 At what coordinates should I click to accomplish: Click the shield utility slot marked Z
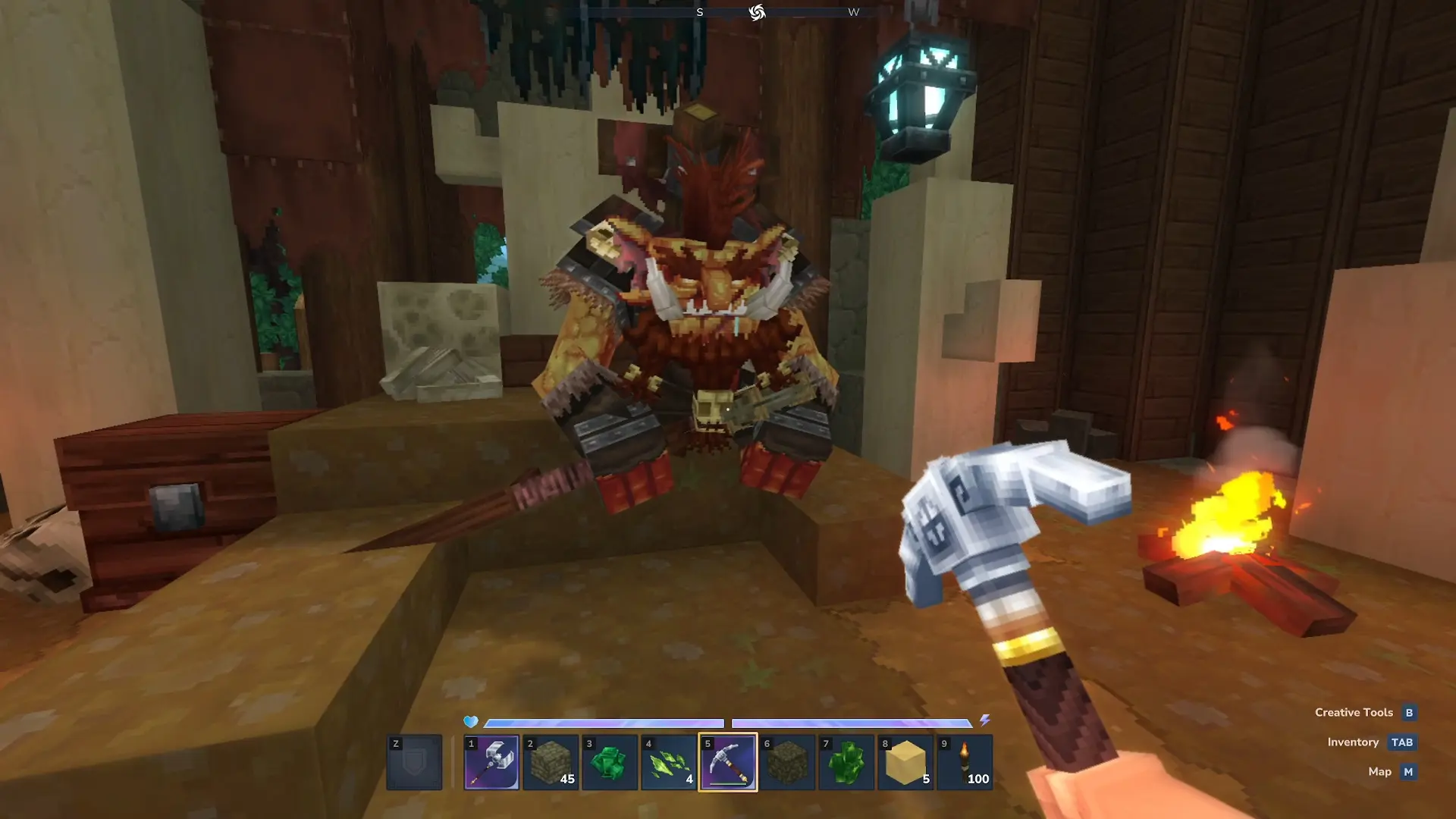[x=414, y=762]
